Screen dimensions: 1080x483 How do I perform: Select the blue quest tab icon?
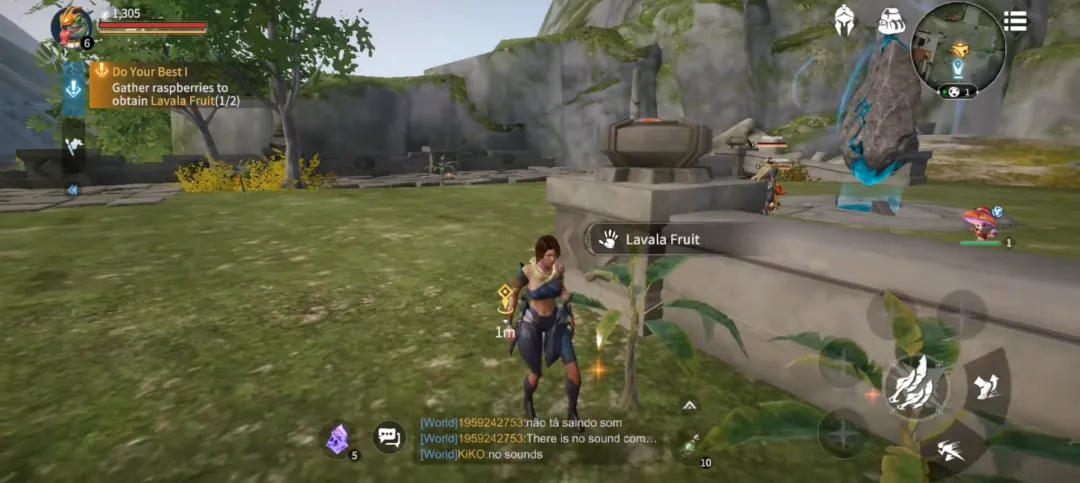[x=74, y=89]
